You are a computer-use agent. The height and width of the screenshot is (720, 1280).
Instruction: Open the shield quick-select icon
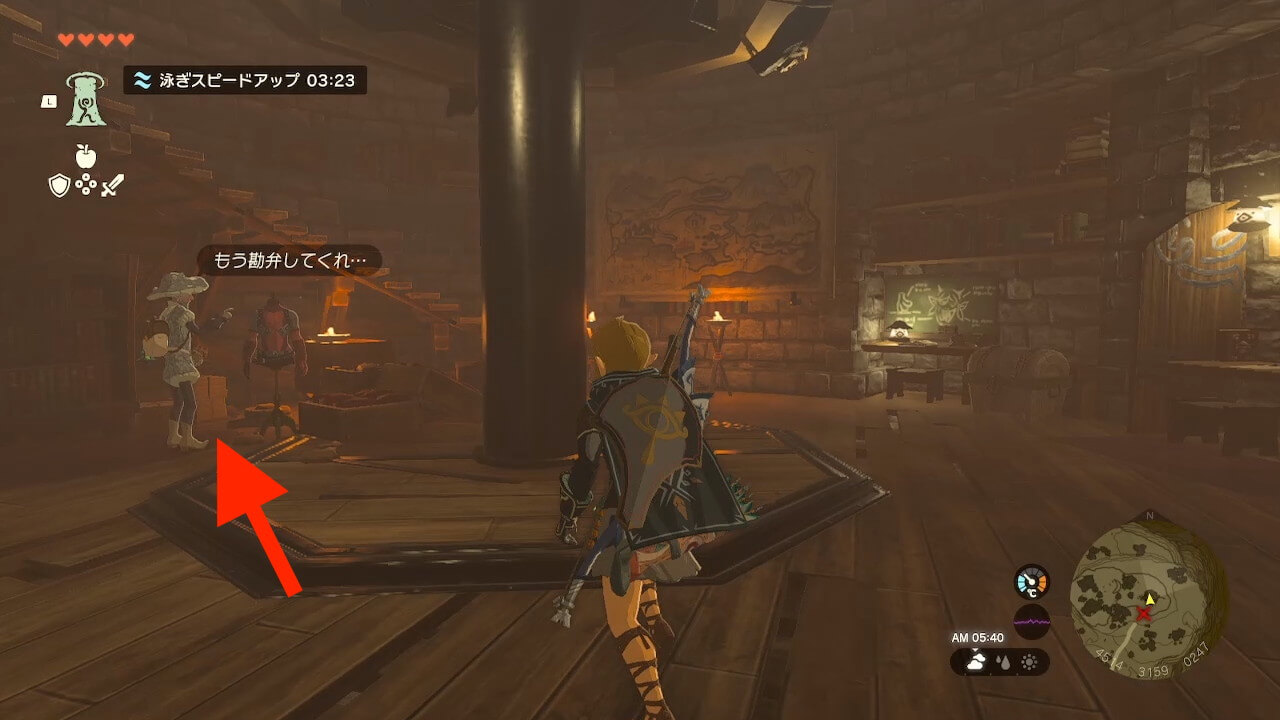[x=59, y=185]
